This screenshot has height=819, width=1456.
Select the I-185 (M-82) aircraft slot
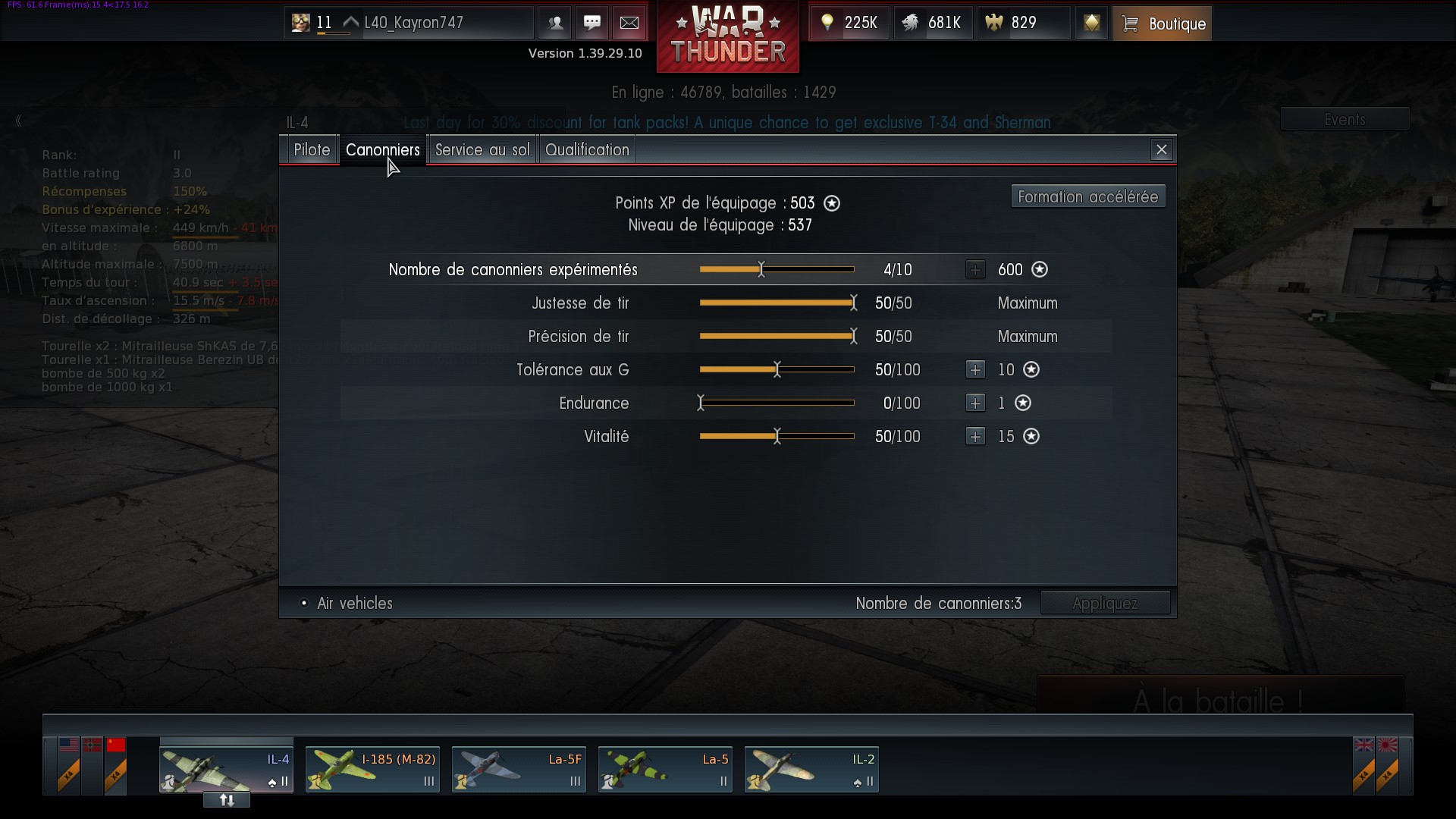click(372, 770)
